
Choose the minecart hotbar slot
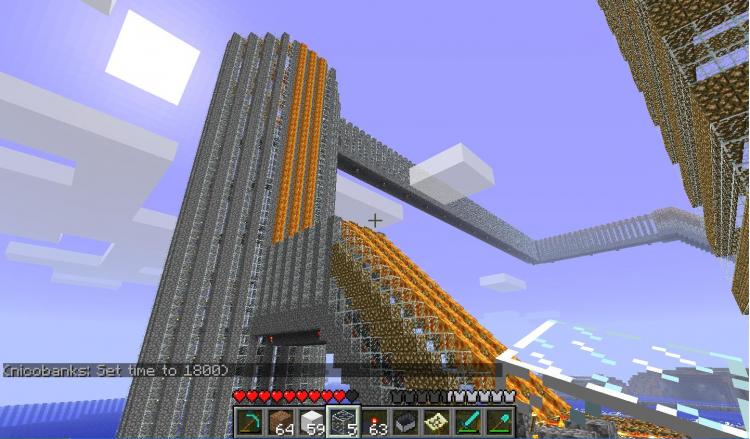(x=405, y=422)
